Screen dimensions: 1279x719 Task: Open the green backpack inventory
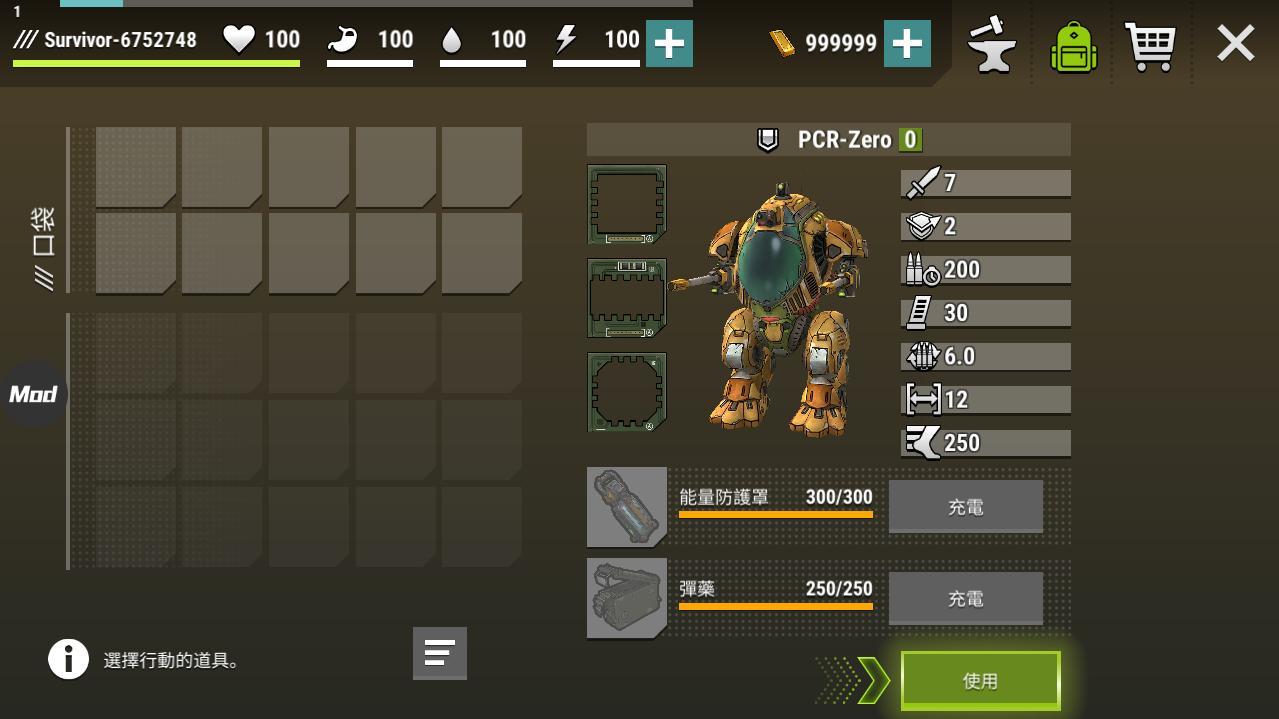click(x=1073, y=46)
